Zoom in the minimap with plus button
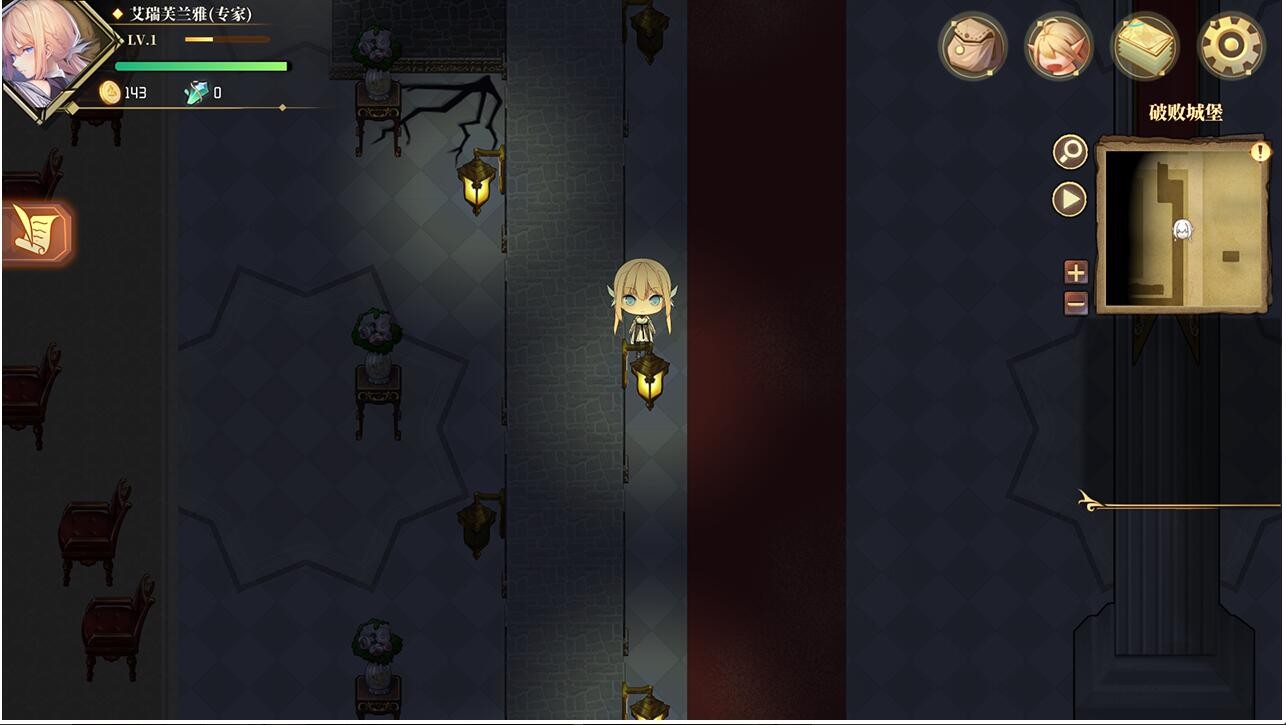 1076,272
